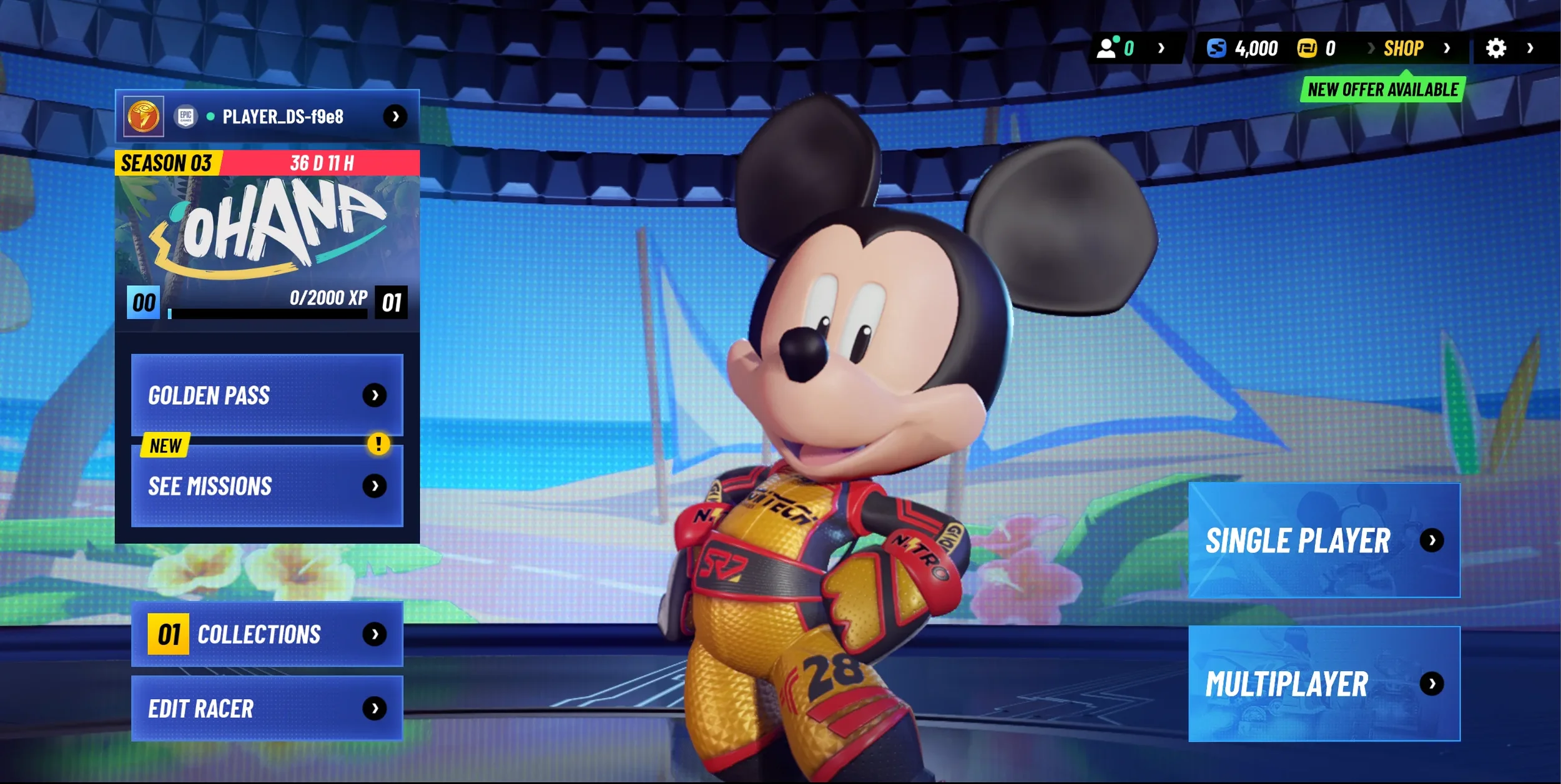Open the Golden Pass menu
The height and width of the screenshot is (784, 1561).
tap(267, 395)
